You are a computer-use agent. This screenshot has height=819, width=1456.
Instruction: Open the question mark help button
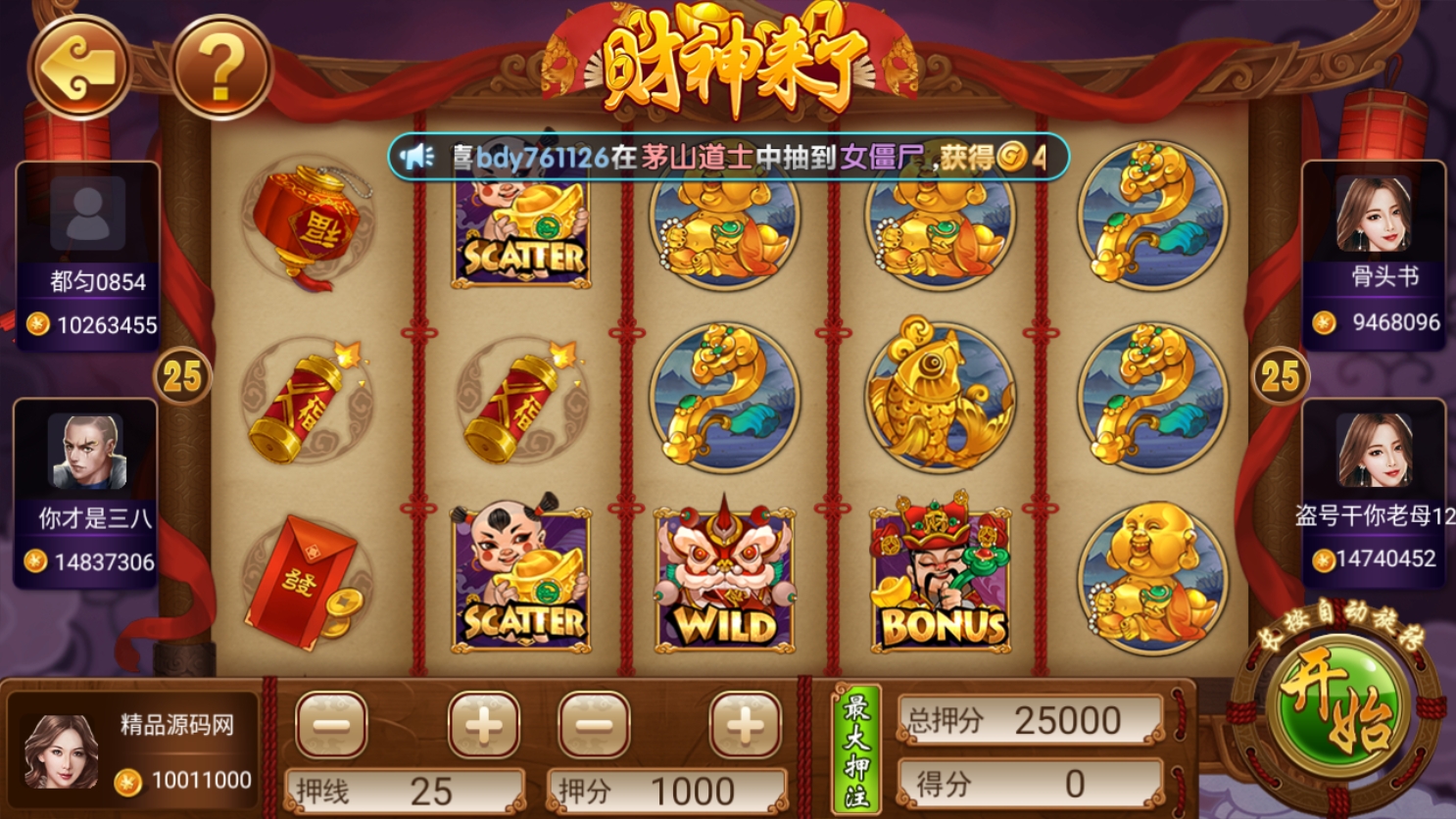pos(221,68)
